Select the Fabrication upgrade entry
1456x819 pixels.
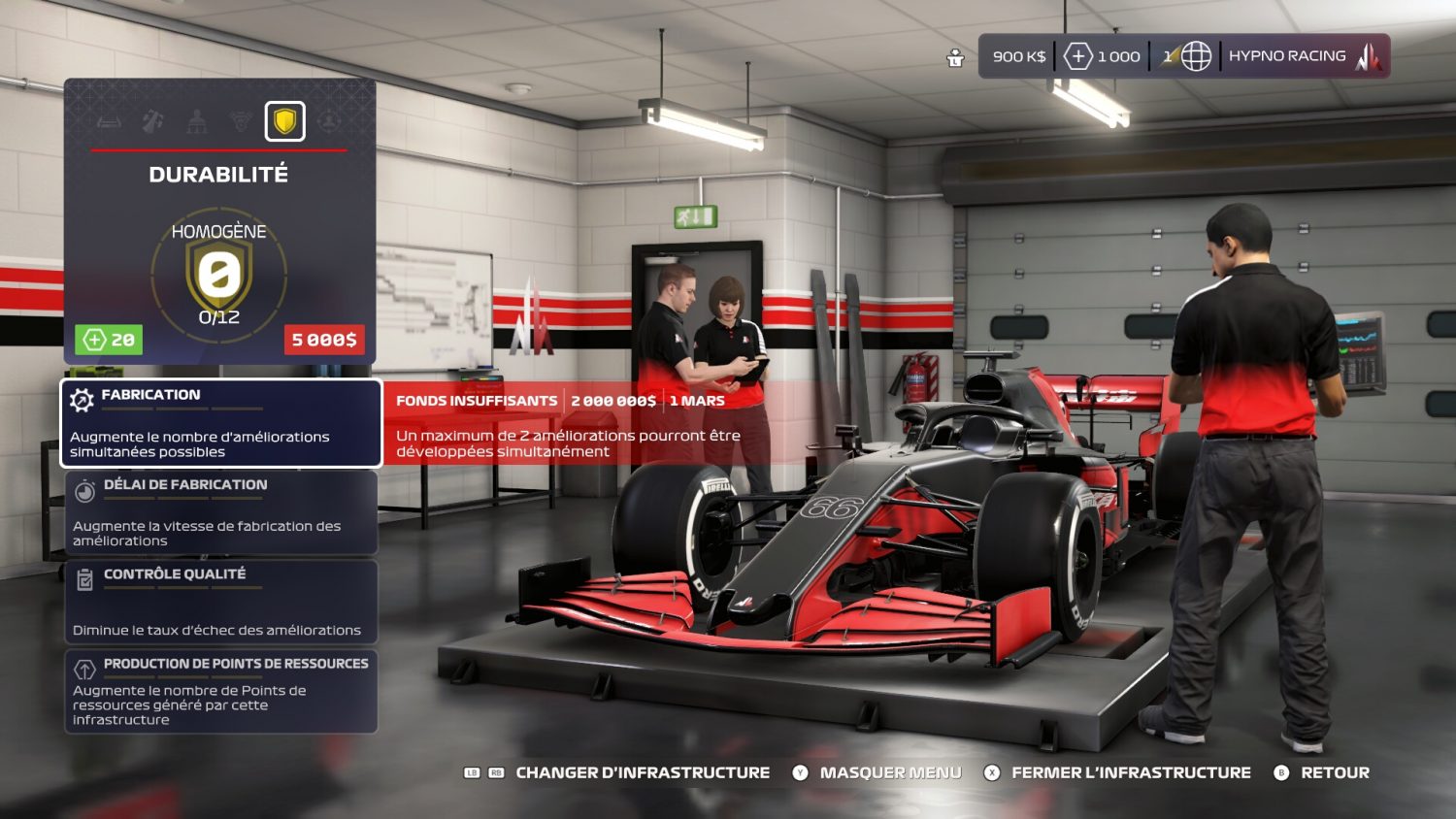pos(221,423)
